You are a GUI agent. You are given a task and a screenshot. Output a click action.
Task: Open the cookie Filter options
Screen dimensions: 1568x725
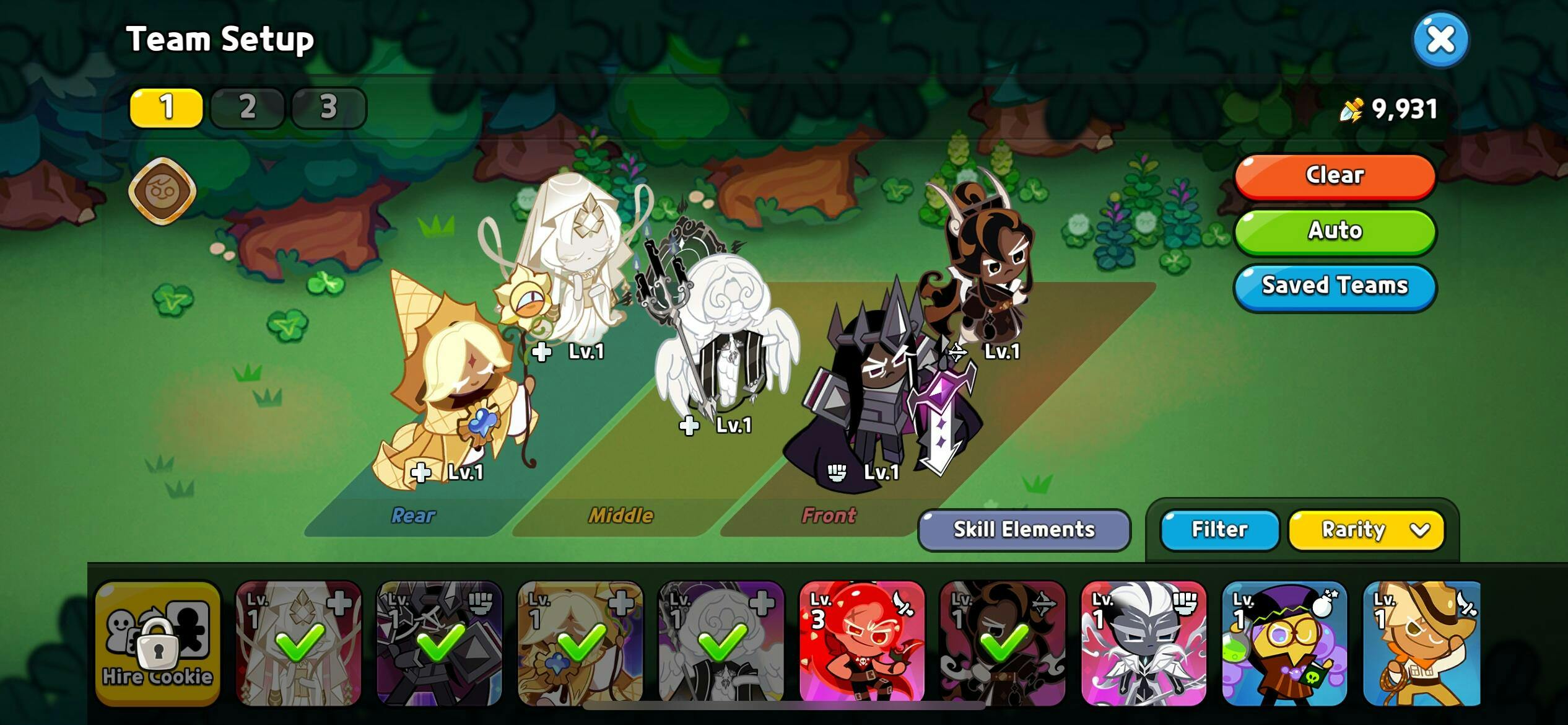click(1219, 530)
